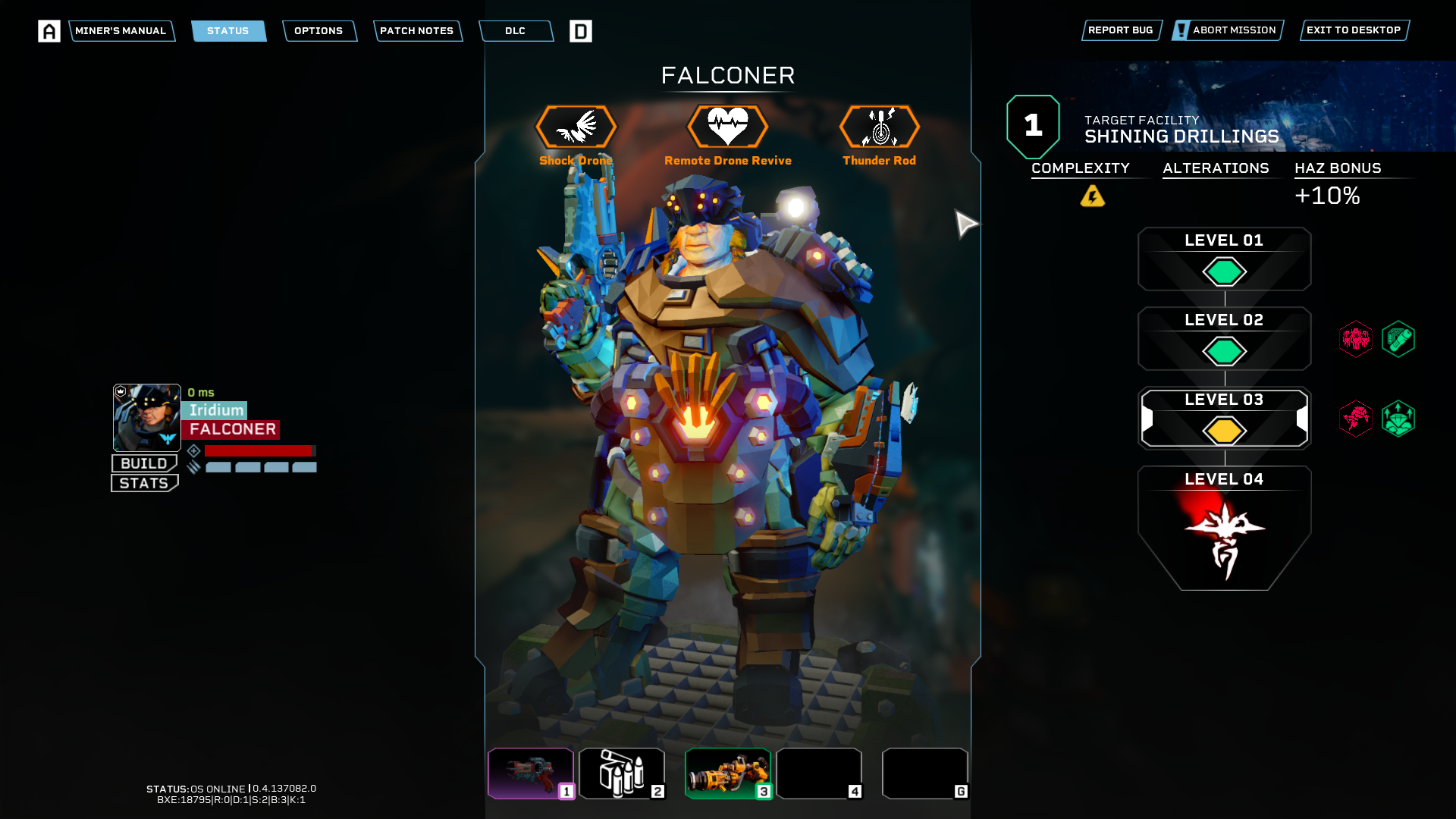This screenshot has width=1456, height=819.
Task: View the Patch Notes tab
Action: (417, 31)
